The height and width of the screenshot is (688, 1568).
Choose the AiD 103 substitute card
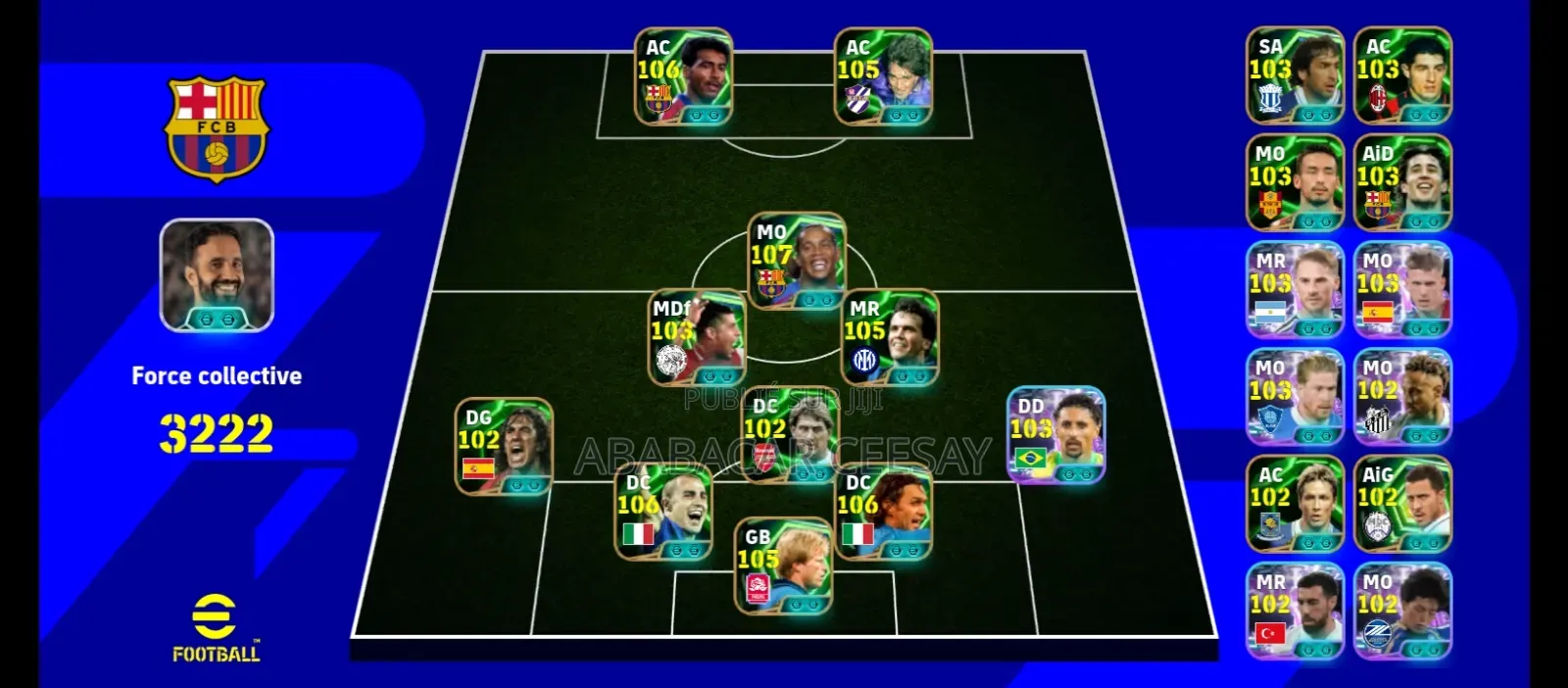coord(1402,182)
